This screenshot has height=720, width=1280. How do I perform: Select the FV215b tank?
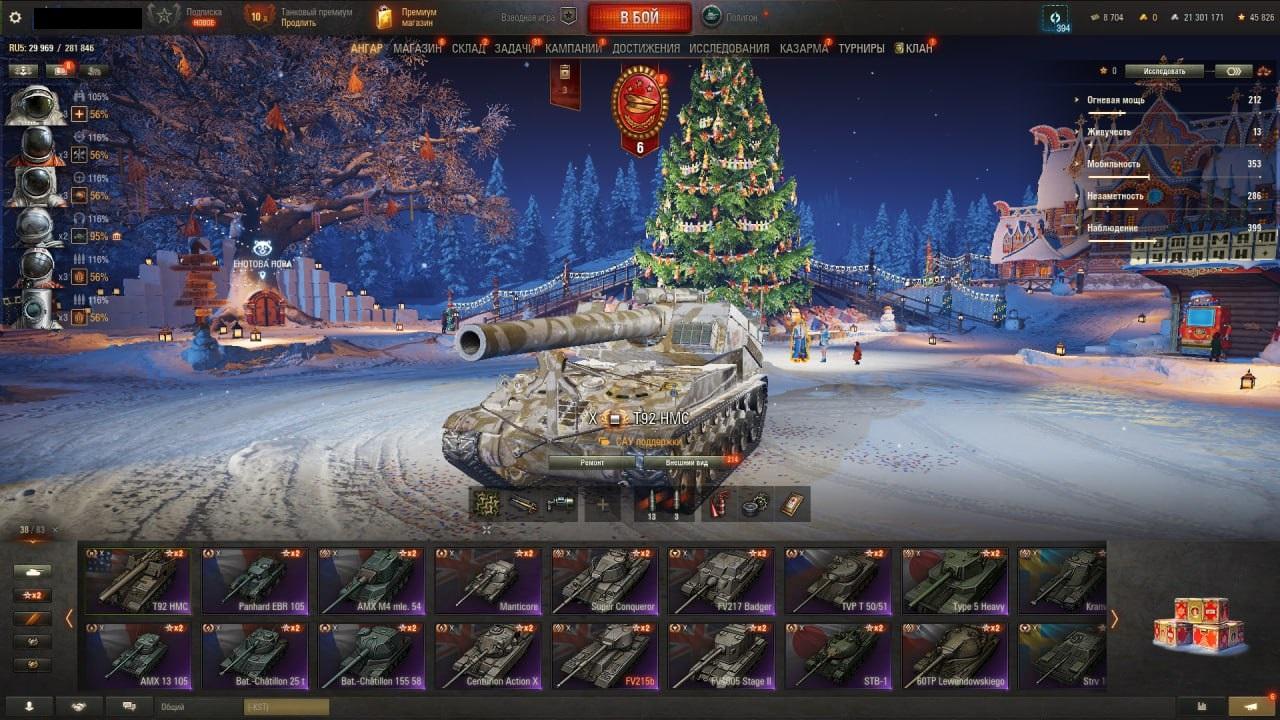pyautogui.click(x=605, y=655)
